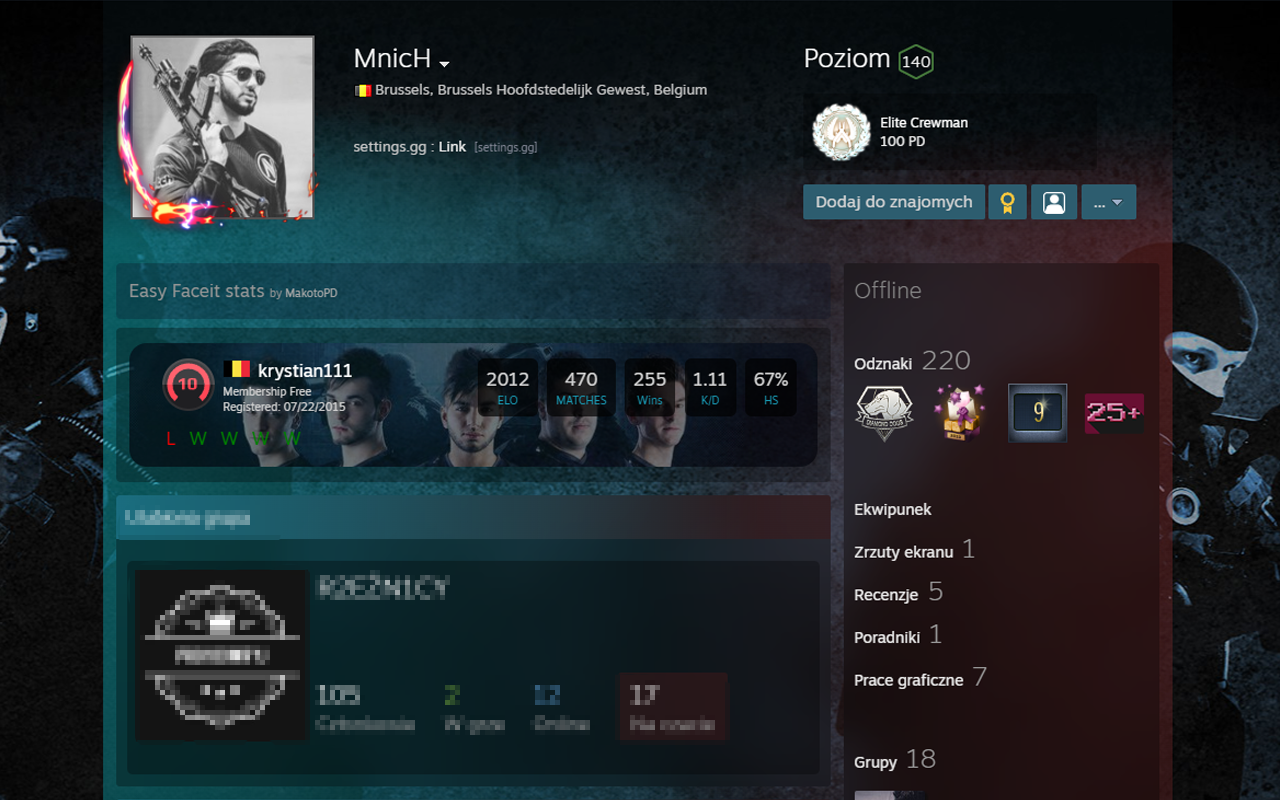Viewport: 1280px width, 800px height.
Task: Open the Easy Faceit stats panel header
Action: [199, 291]
